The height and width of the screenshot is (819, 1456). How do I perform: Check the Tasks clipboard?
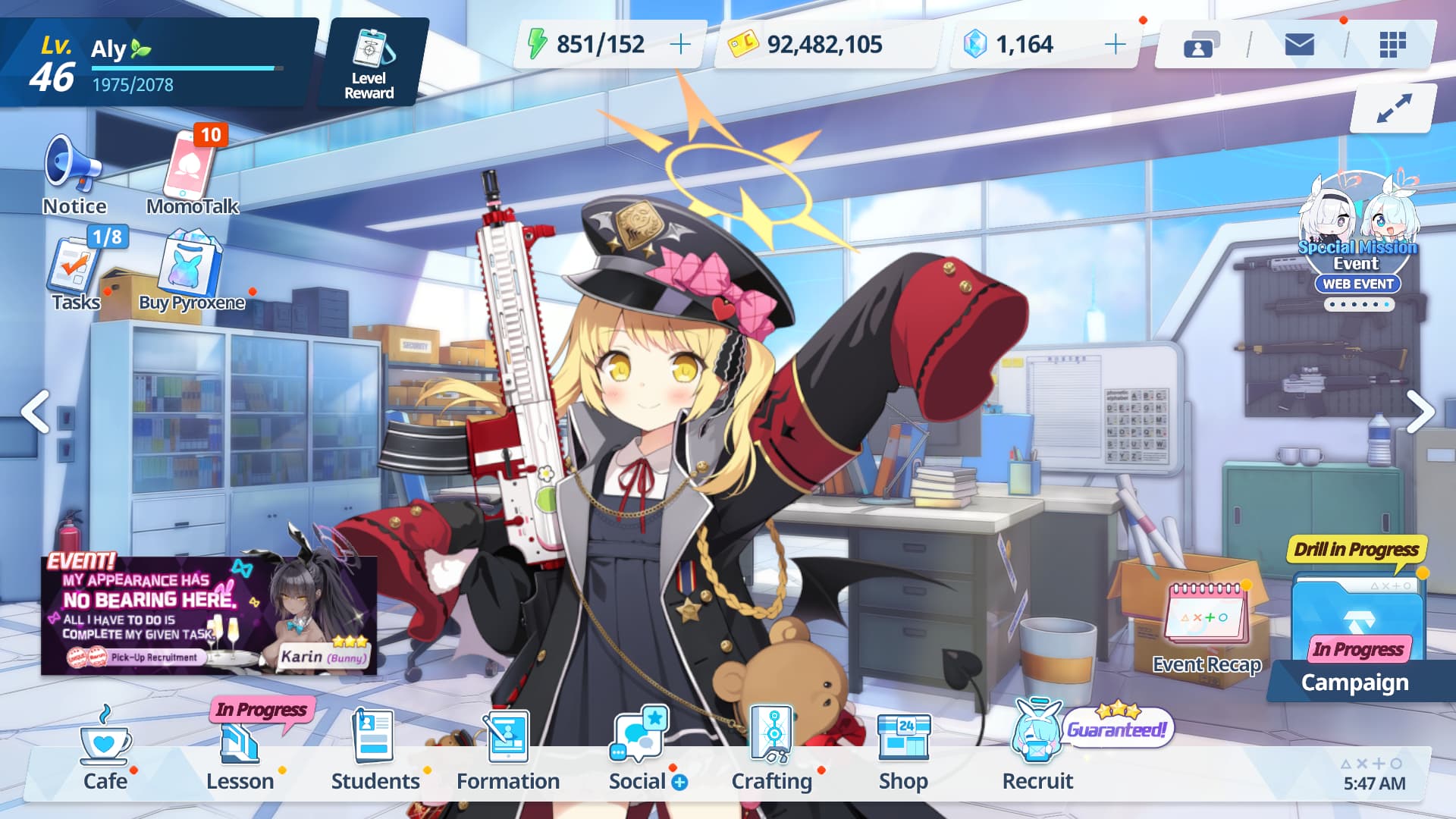click(x=74, y=271)
